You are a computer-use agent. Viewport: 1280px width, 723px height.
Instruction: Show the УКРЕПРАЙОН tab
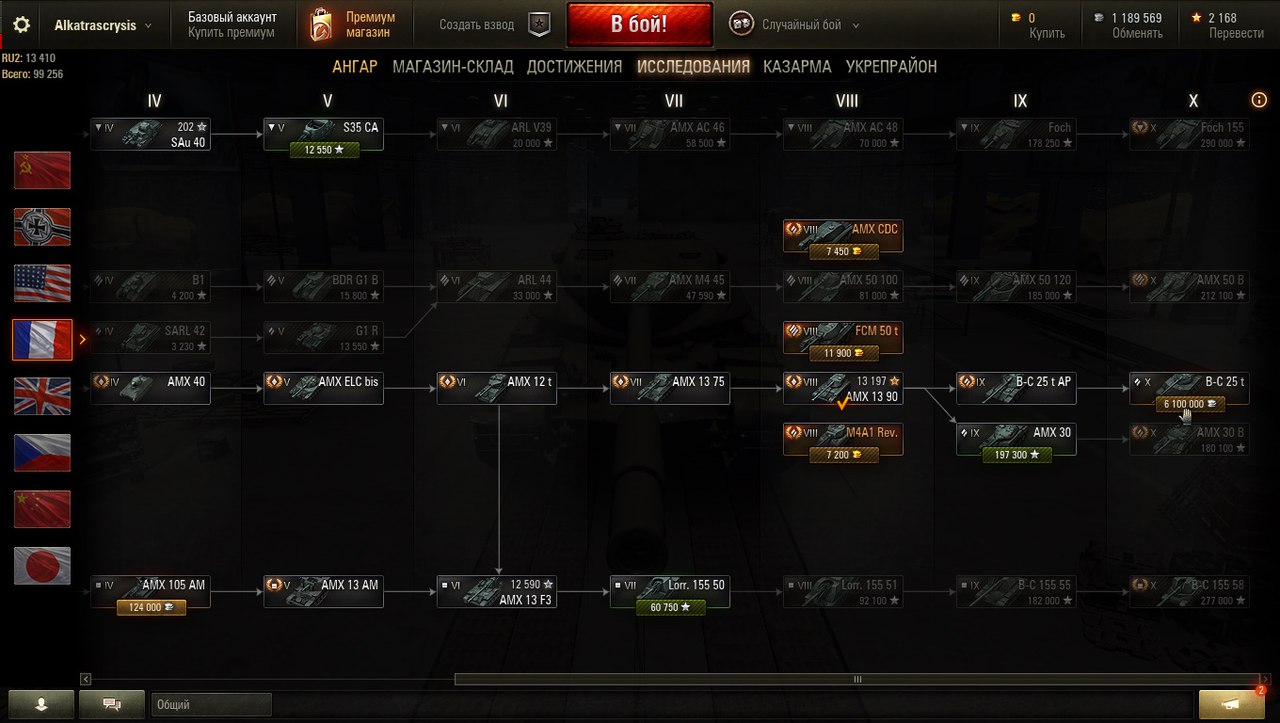[891, 67]
